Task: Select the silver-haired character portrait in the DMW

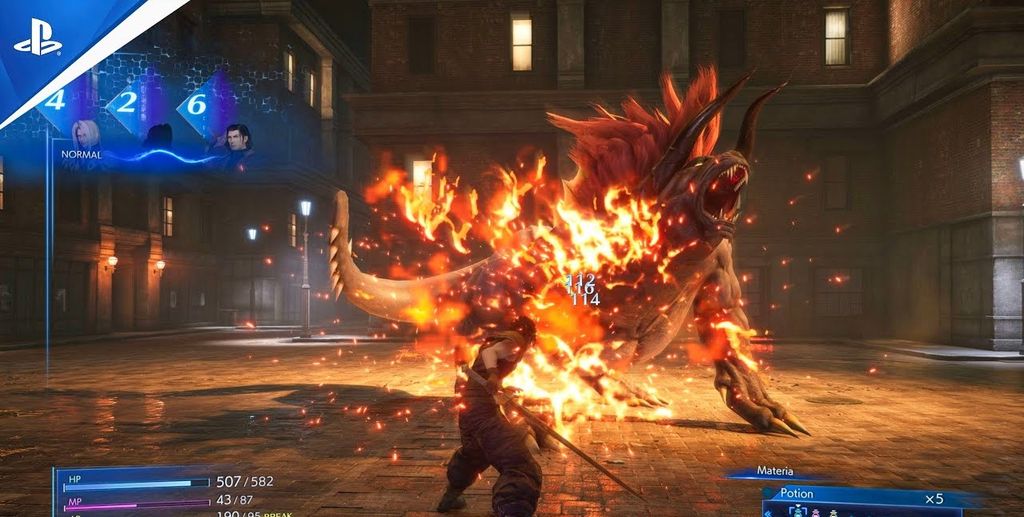Action: pos(84,136)
